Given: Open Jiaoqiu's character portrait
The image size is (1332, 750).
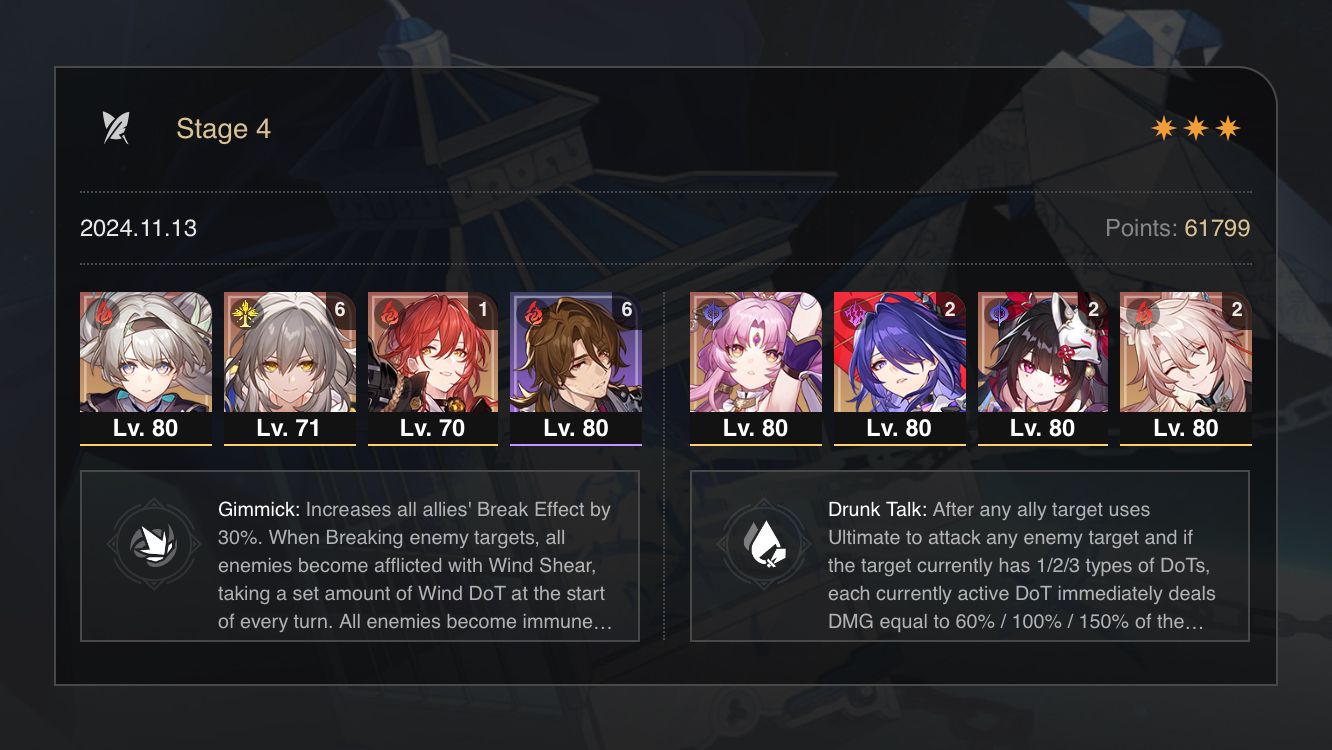Looking at the screenshot, I should [1187, 355].
